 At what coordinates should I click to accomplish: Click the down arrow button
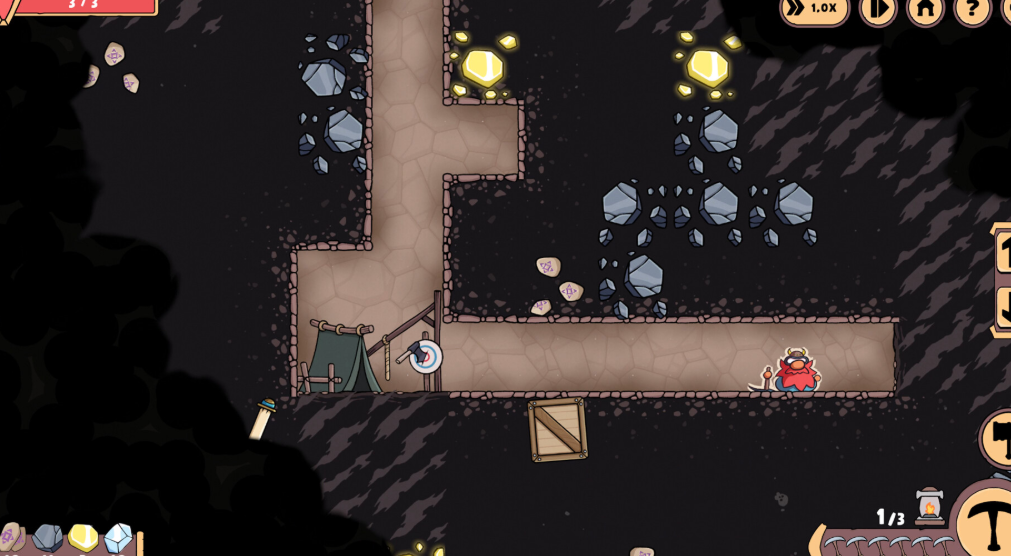pyautogui.click(x=1002, y=308)
